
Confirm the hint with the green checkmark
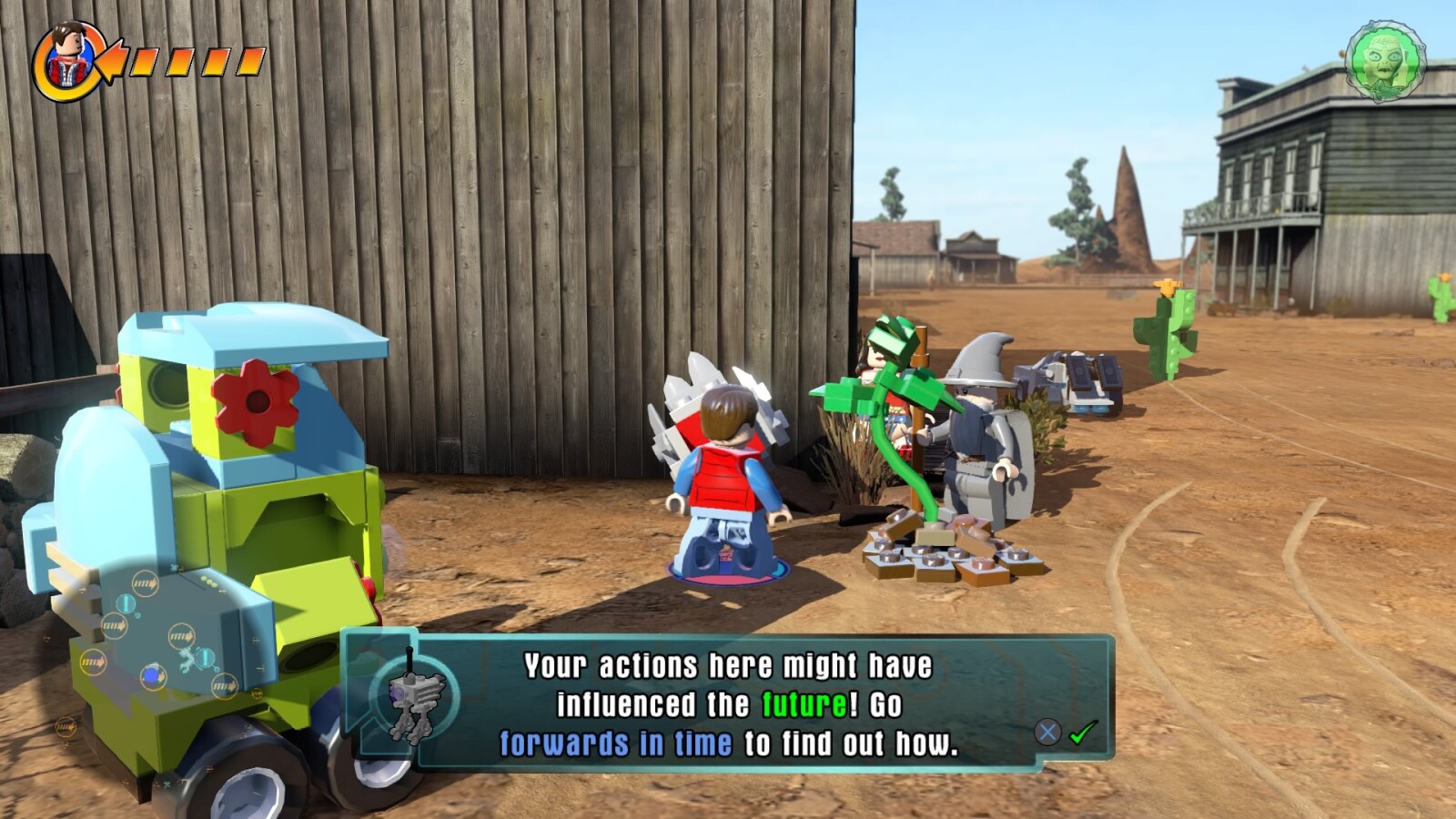point(1083,732)
